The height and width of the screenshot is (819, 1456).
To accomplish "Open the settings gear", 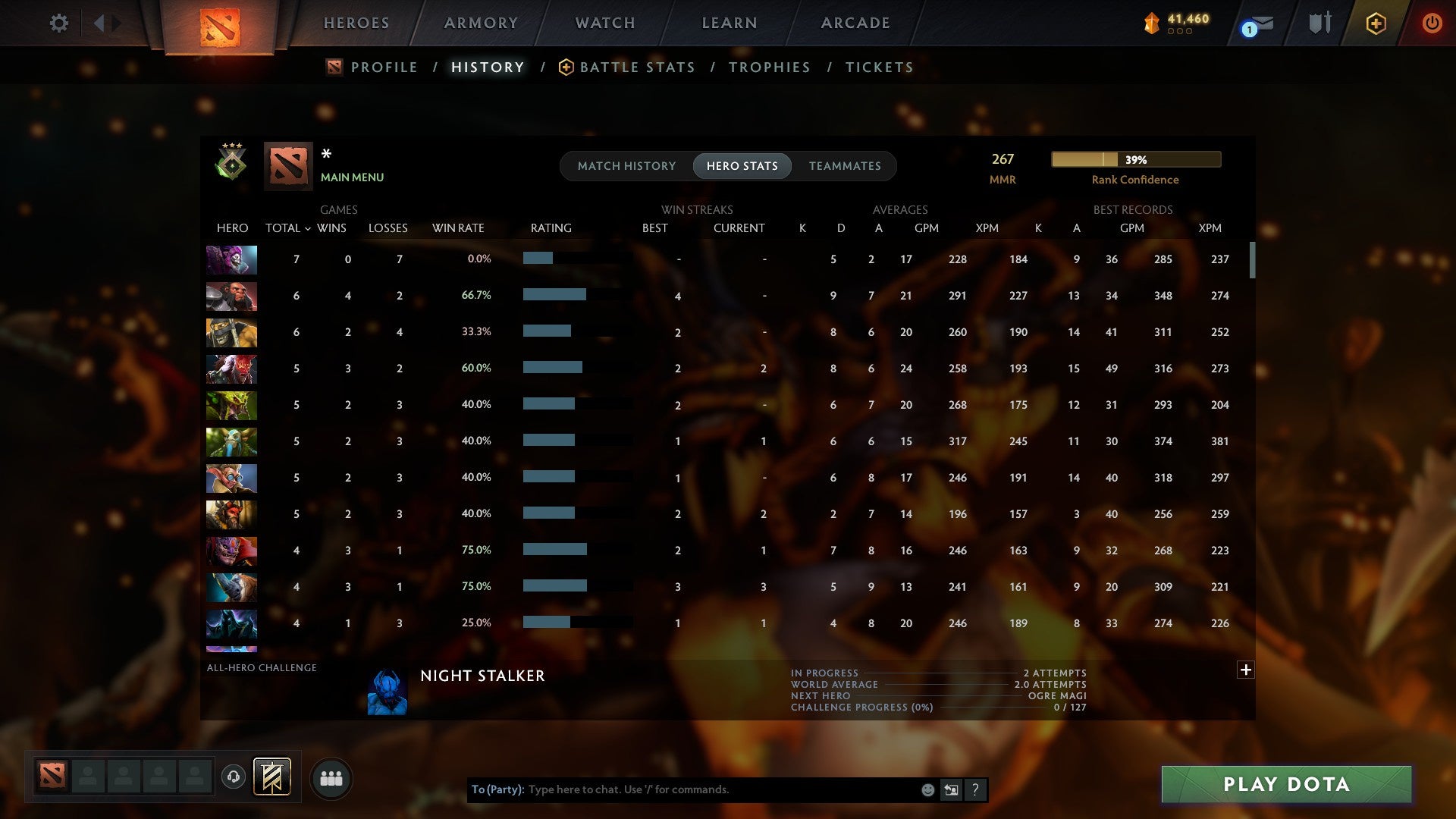I will (x=59, y=23).
